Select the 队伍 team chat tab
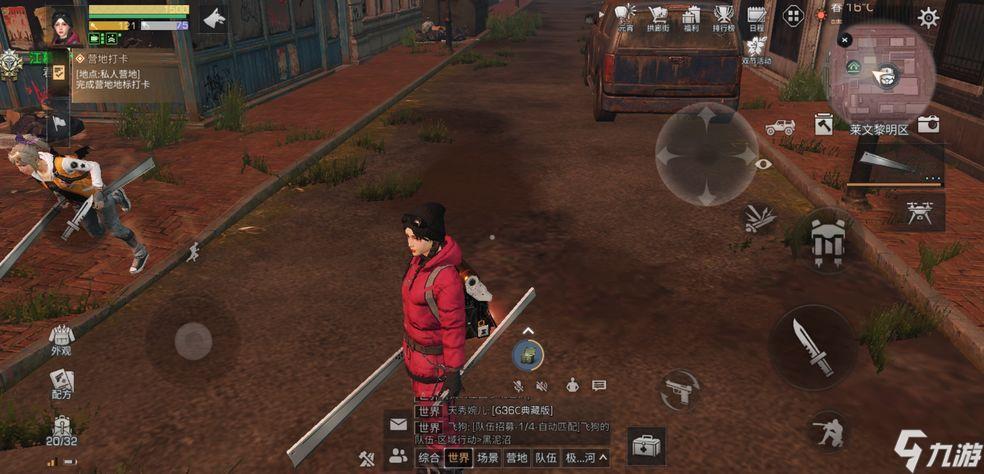This screenshot has width=984, height=474. tap(545, 457)
